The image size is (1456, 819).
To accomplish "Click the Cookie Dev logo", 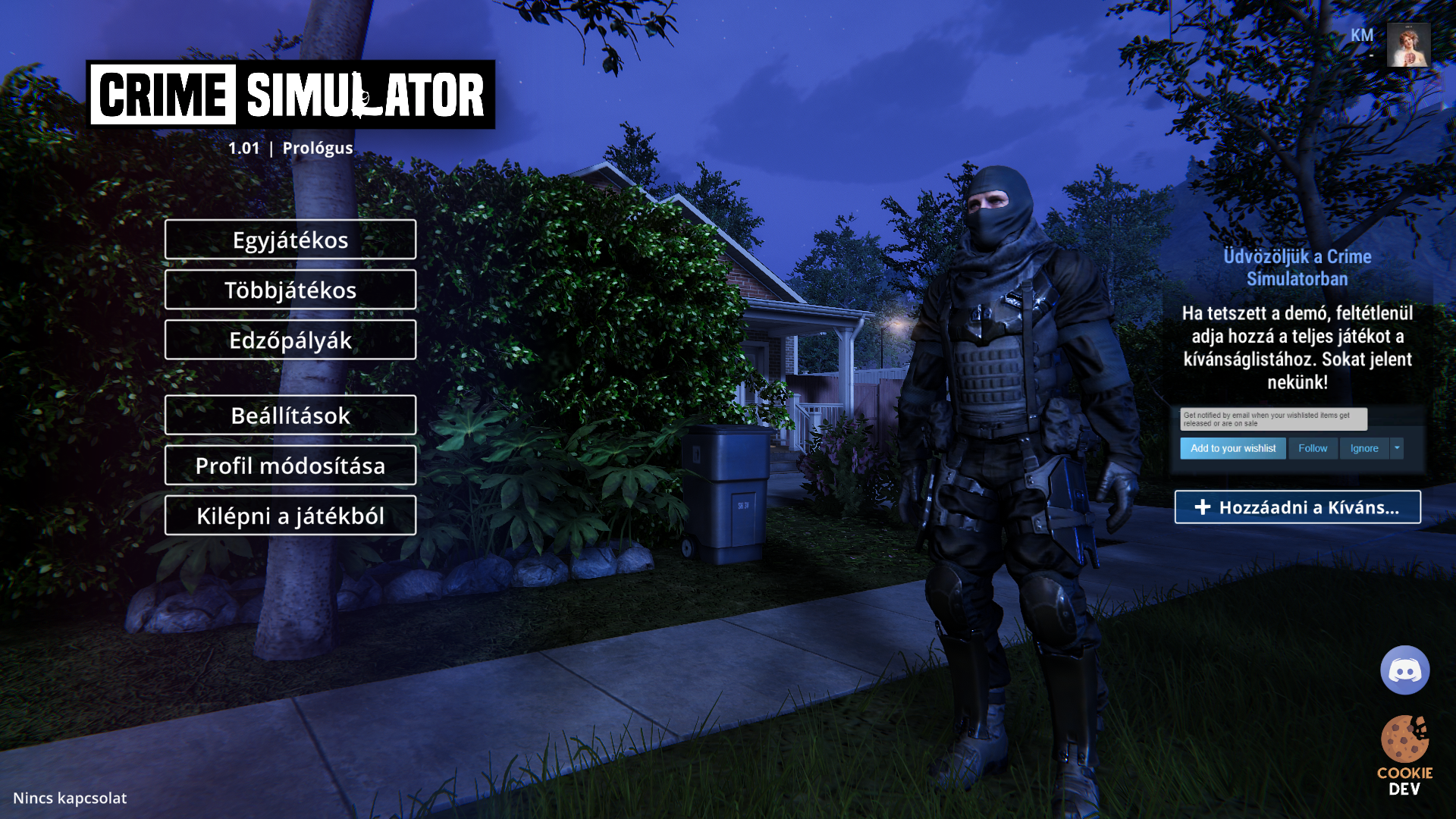I will click(1404, 755).
